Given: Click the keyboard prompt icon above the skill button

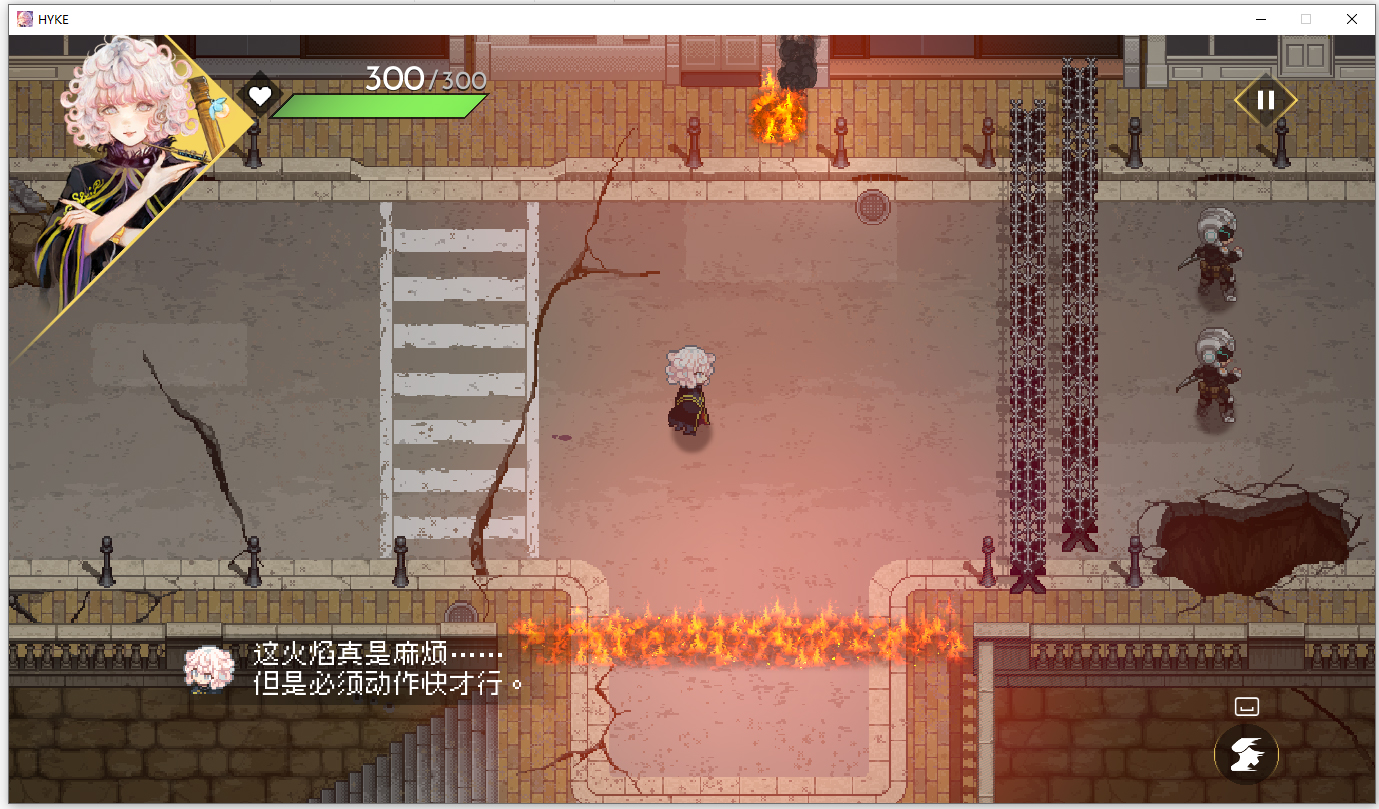Looking at the screenshot, I should click(x=1246, y=705).
